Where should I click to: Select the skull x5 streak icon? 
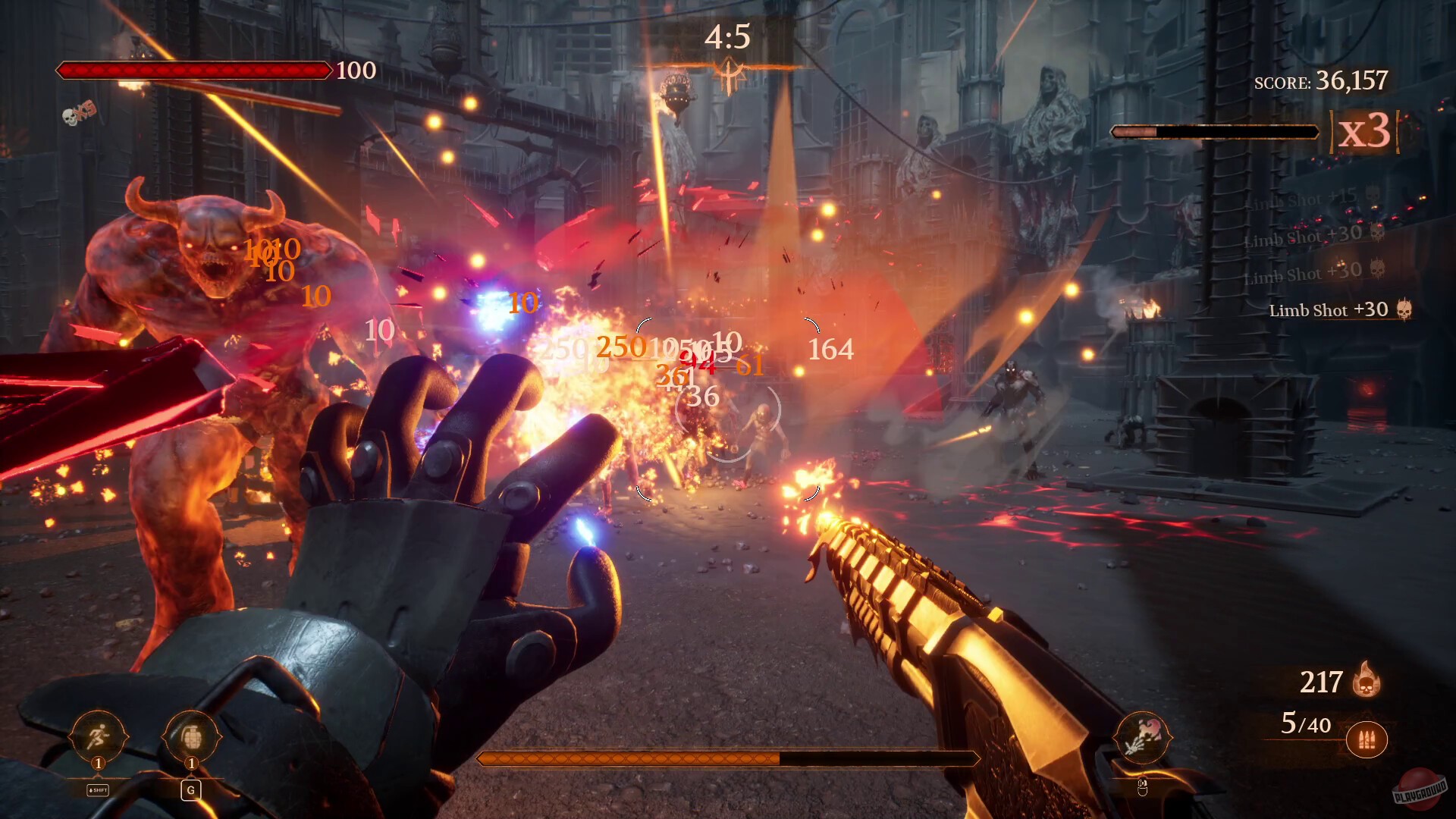[76, 115]
